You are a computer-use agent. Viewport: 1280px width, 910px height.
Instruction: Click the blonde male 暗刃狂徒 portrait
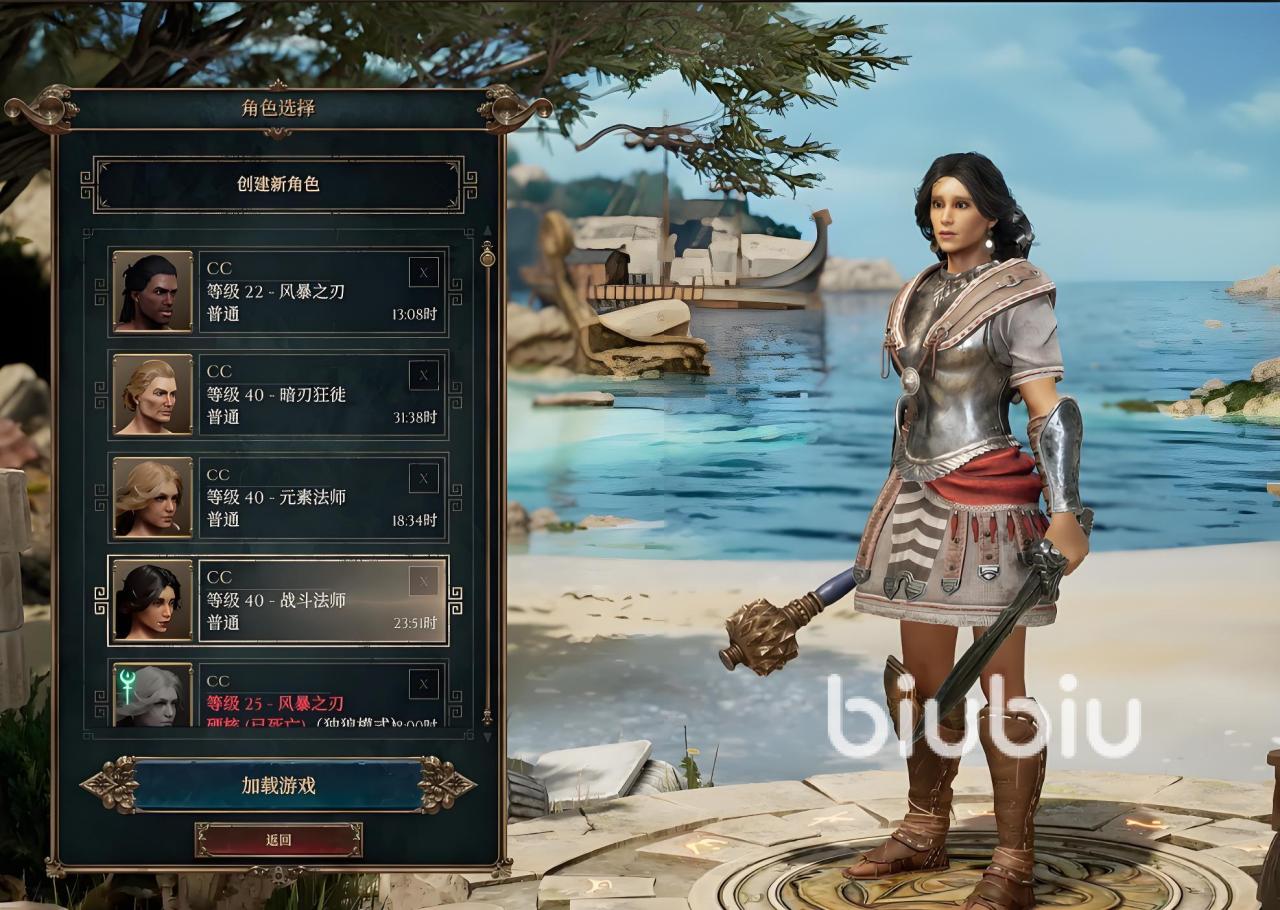(152, 394)
